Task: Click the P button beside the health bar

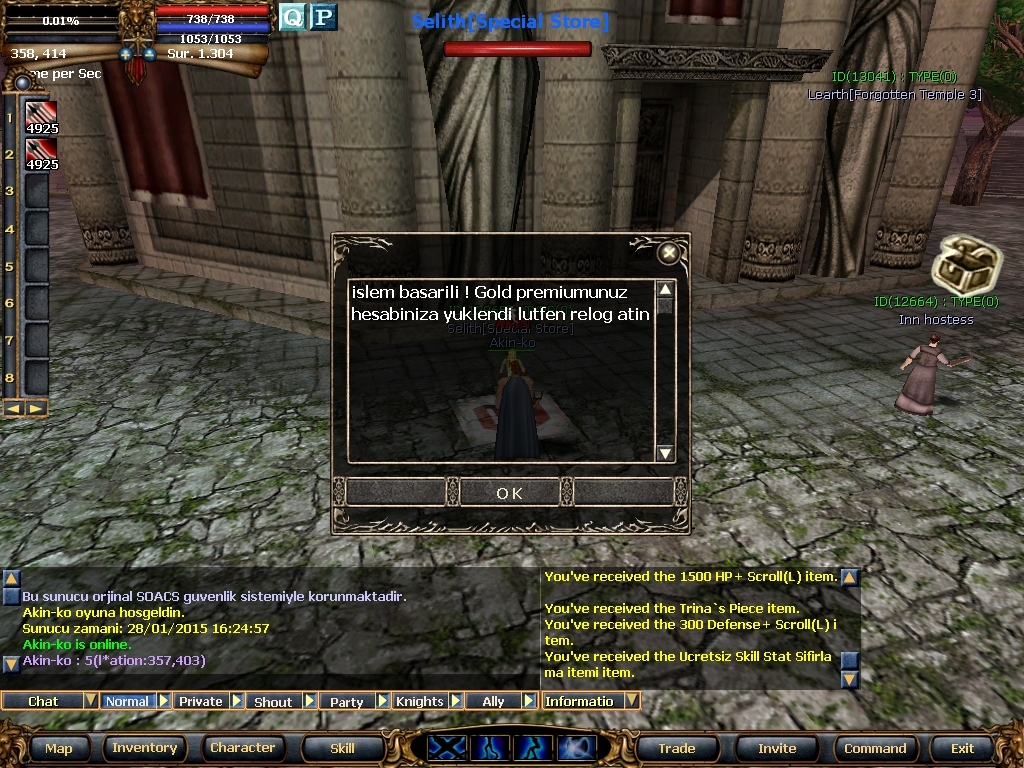Action: click(x=323, y=17)
